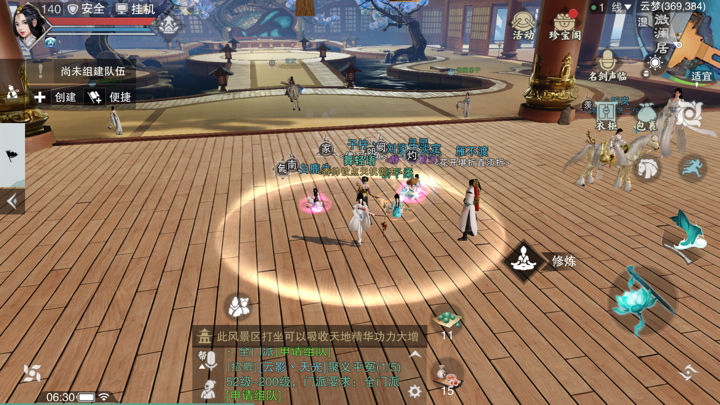Image resolution: width=720 pixels, height=405 pixels.
Task: Tap the 安全 safe-mode shield indicator
Action: pos(87,9)
